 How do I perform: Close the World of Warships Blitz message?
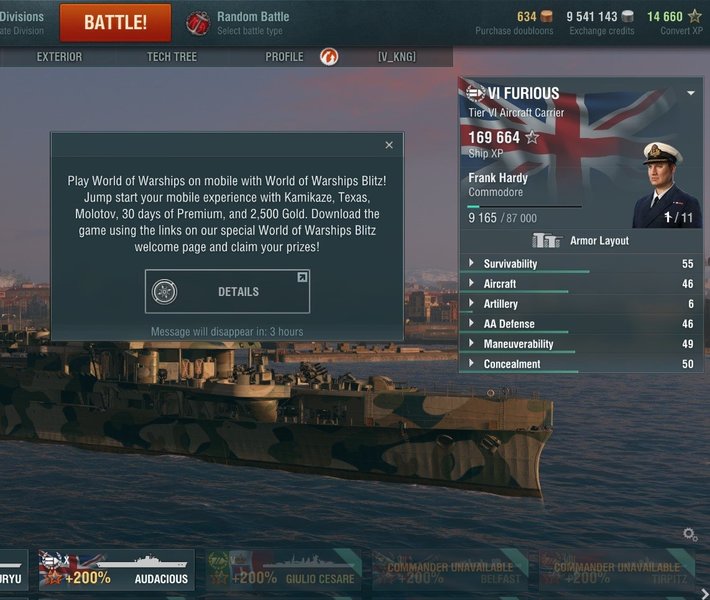(389, 145)
